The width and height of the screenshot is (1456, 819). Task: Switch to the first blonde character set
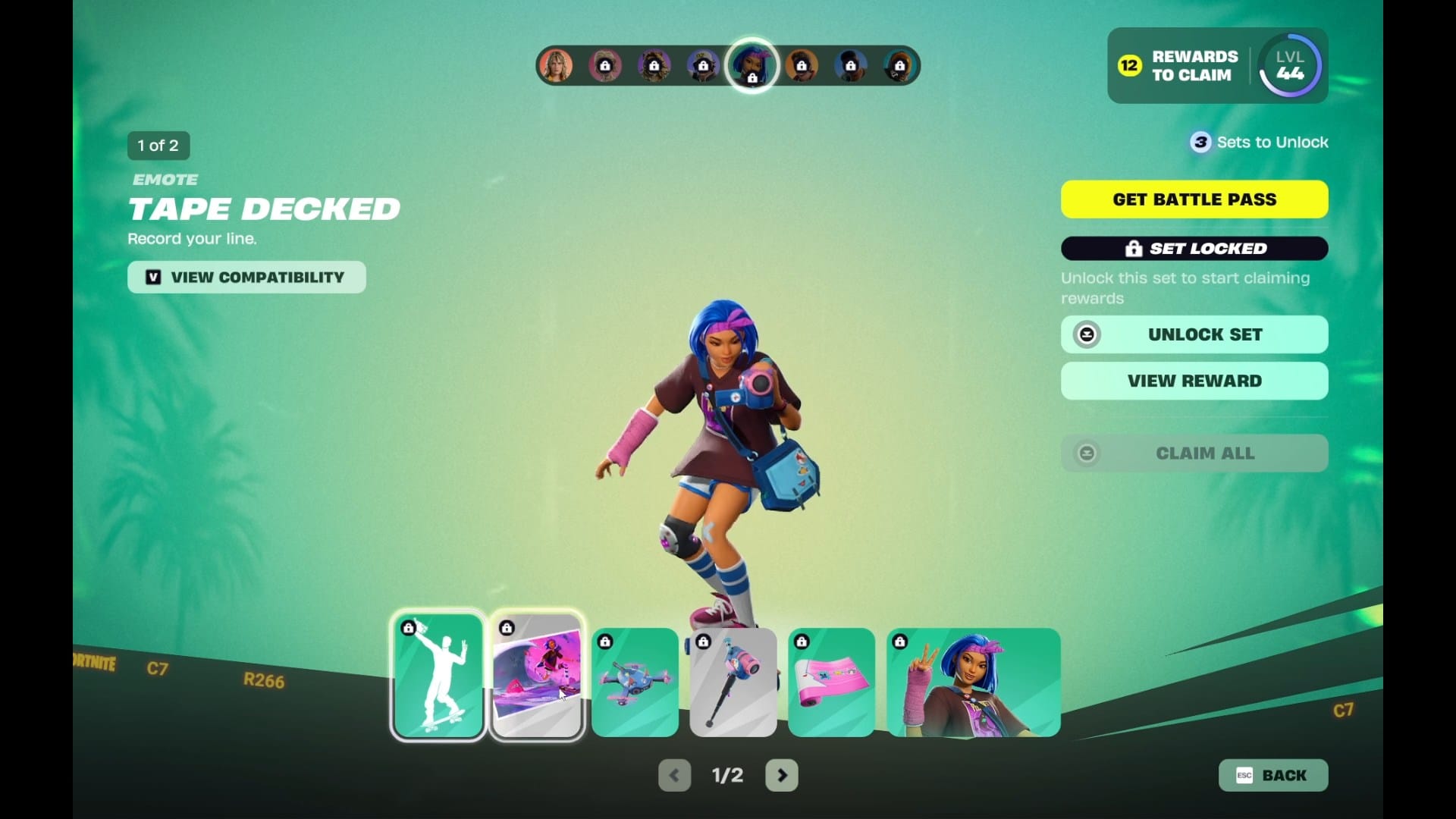coord(556,66)
